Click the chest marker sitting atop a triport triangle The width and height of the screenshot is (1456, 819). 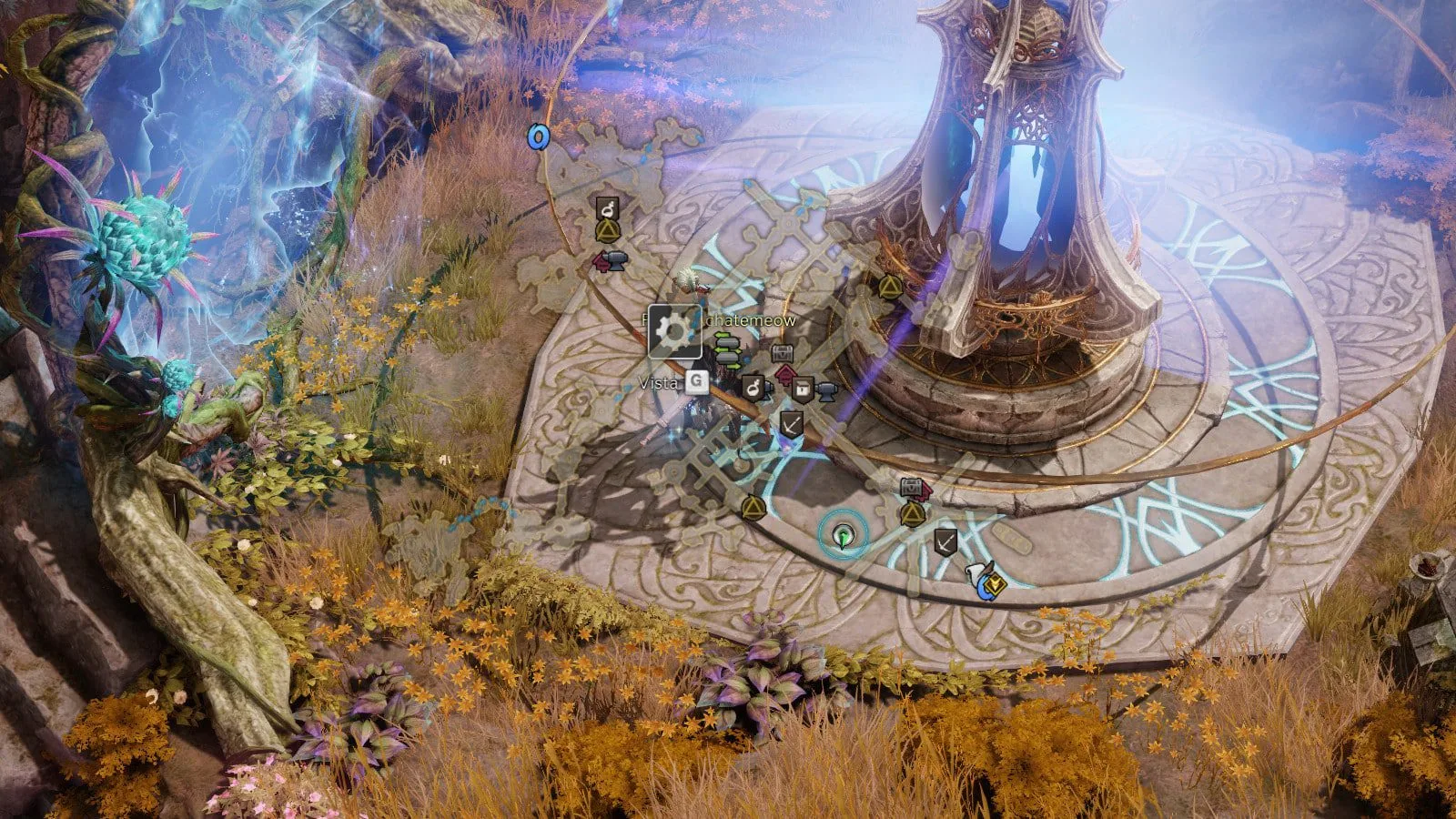click(x=912, y=490)
